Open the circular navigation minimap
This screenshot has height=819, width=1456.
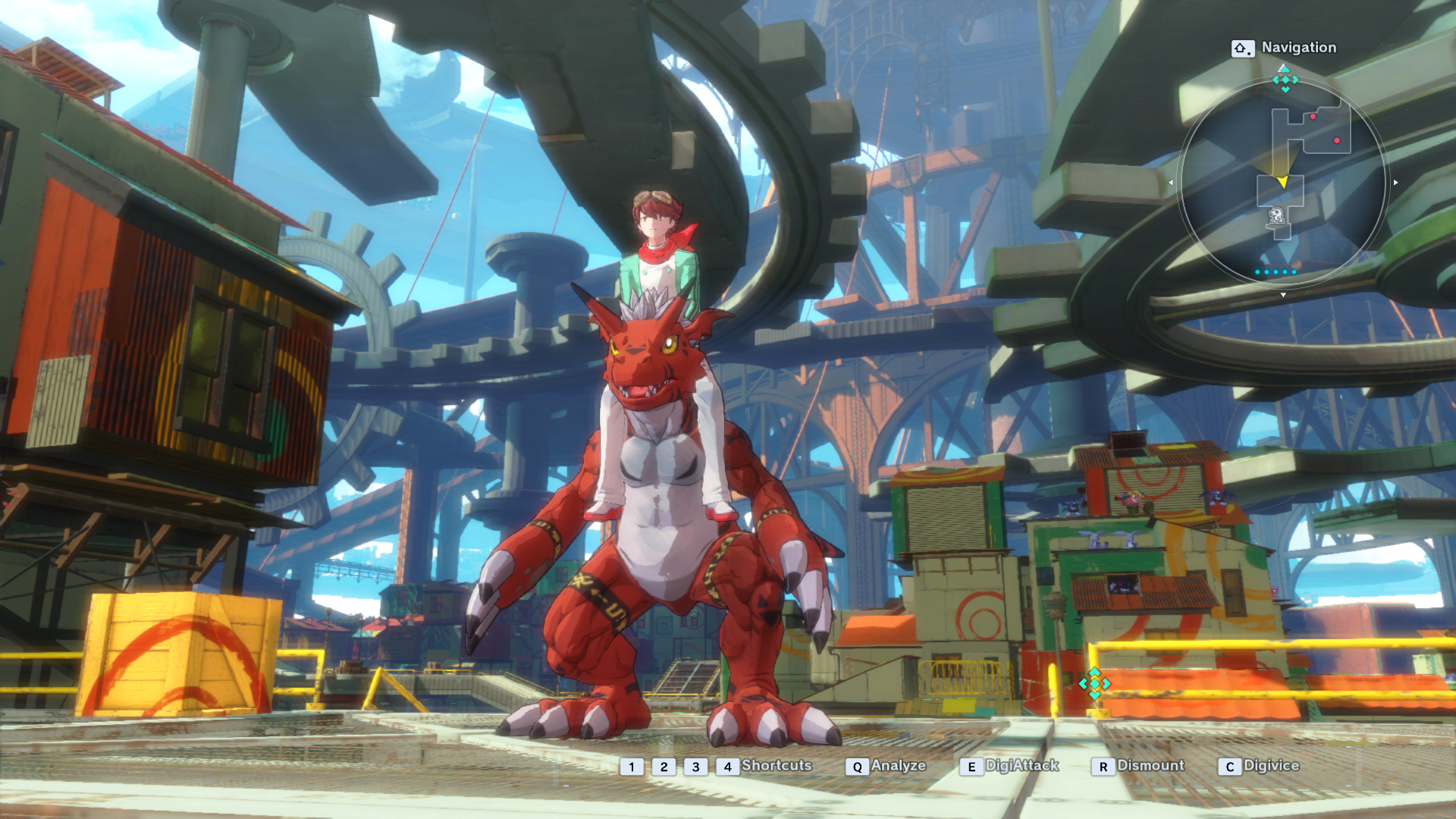pyautogui.click(x=1282, y=182)
